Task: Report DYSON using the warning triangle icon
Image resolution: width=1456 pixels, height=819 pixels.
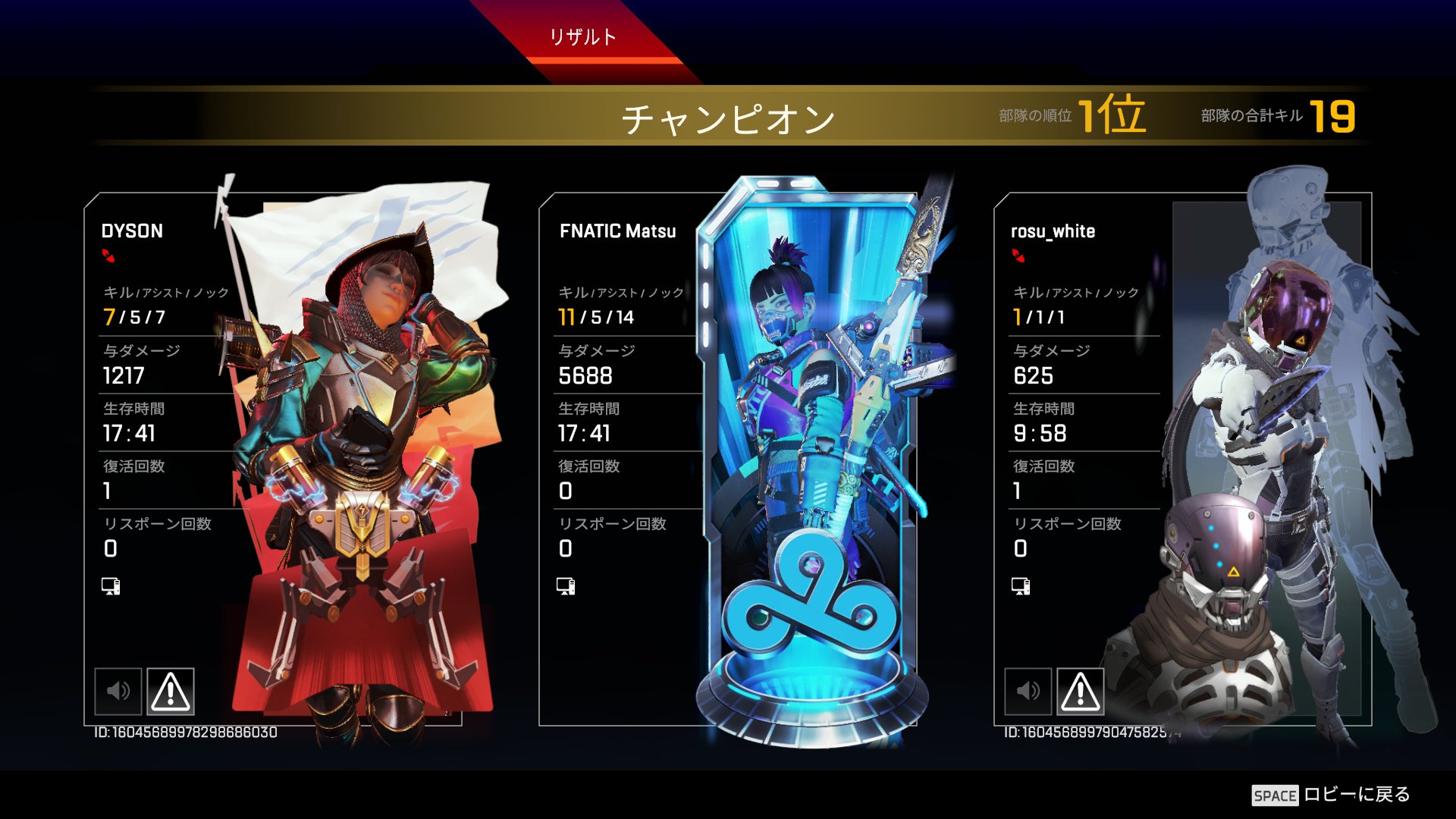Action: [171, 692]
